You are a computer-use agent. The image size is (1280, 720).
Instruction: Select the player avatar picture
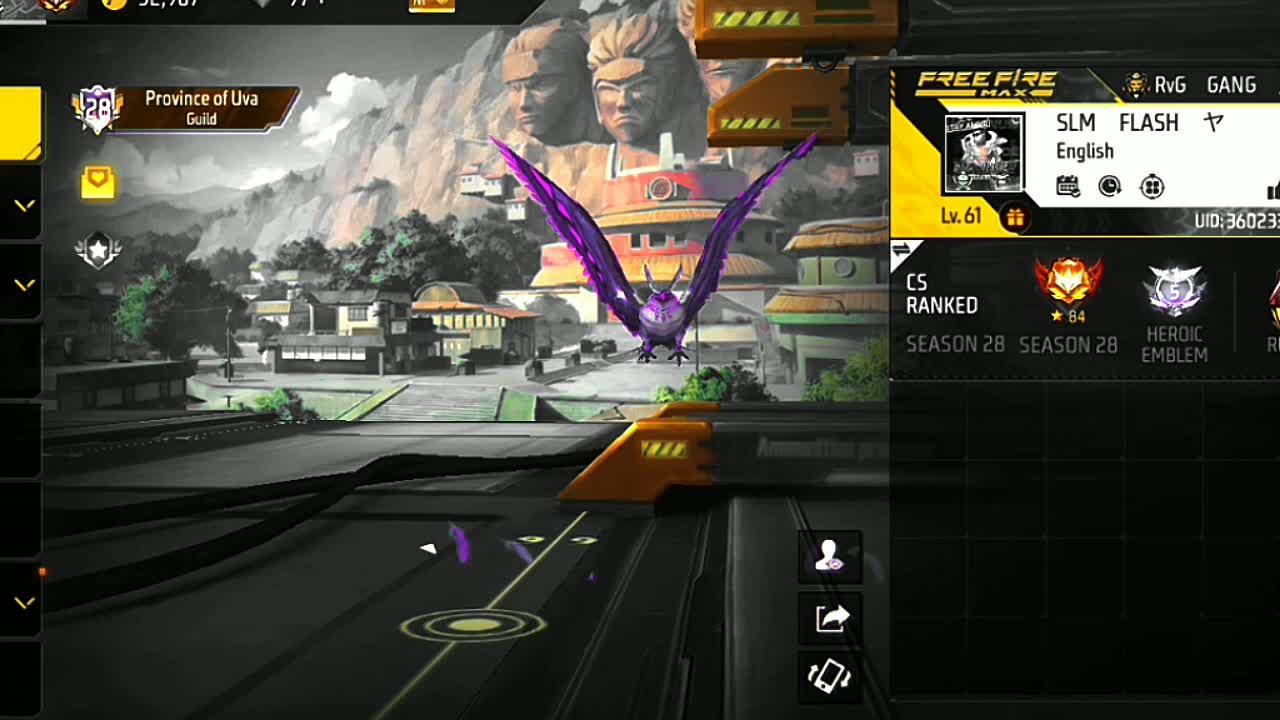983,153
